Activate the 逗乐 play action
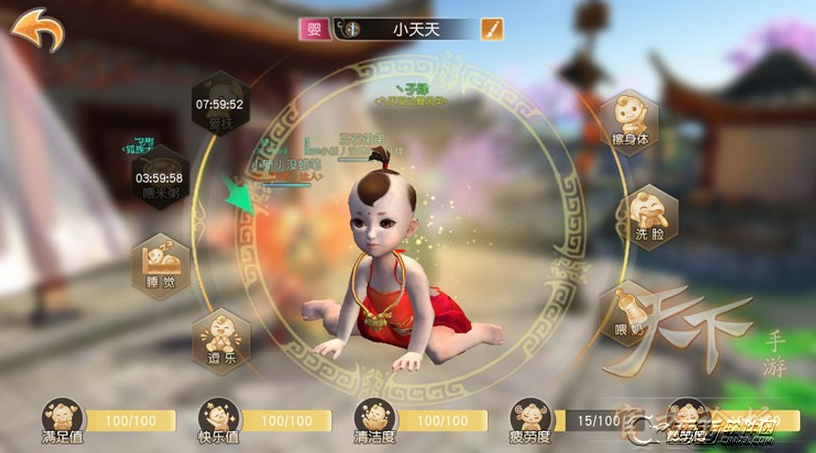The image size is (816, 453). coord(221,337)
